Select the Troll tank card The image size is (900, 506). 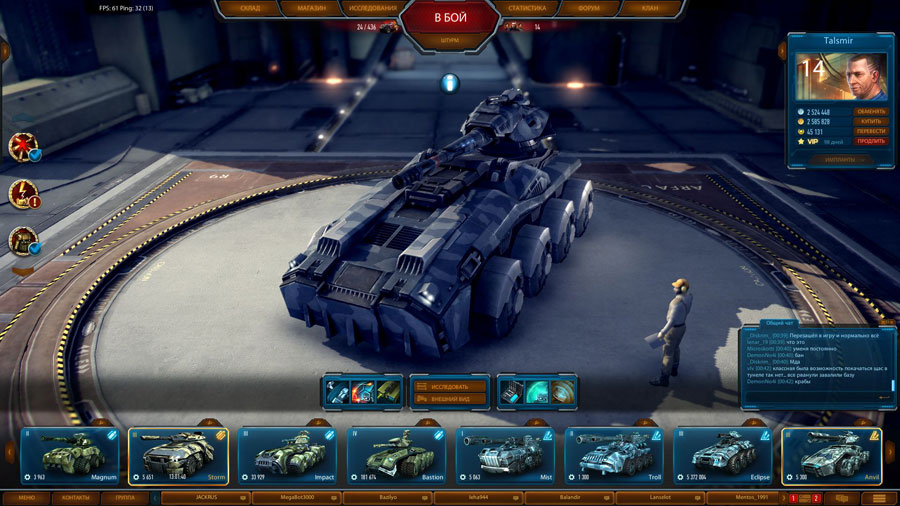[614, 456]
